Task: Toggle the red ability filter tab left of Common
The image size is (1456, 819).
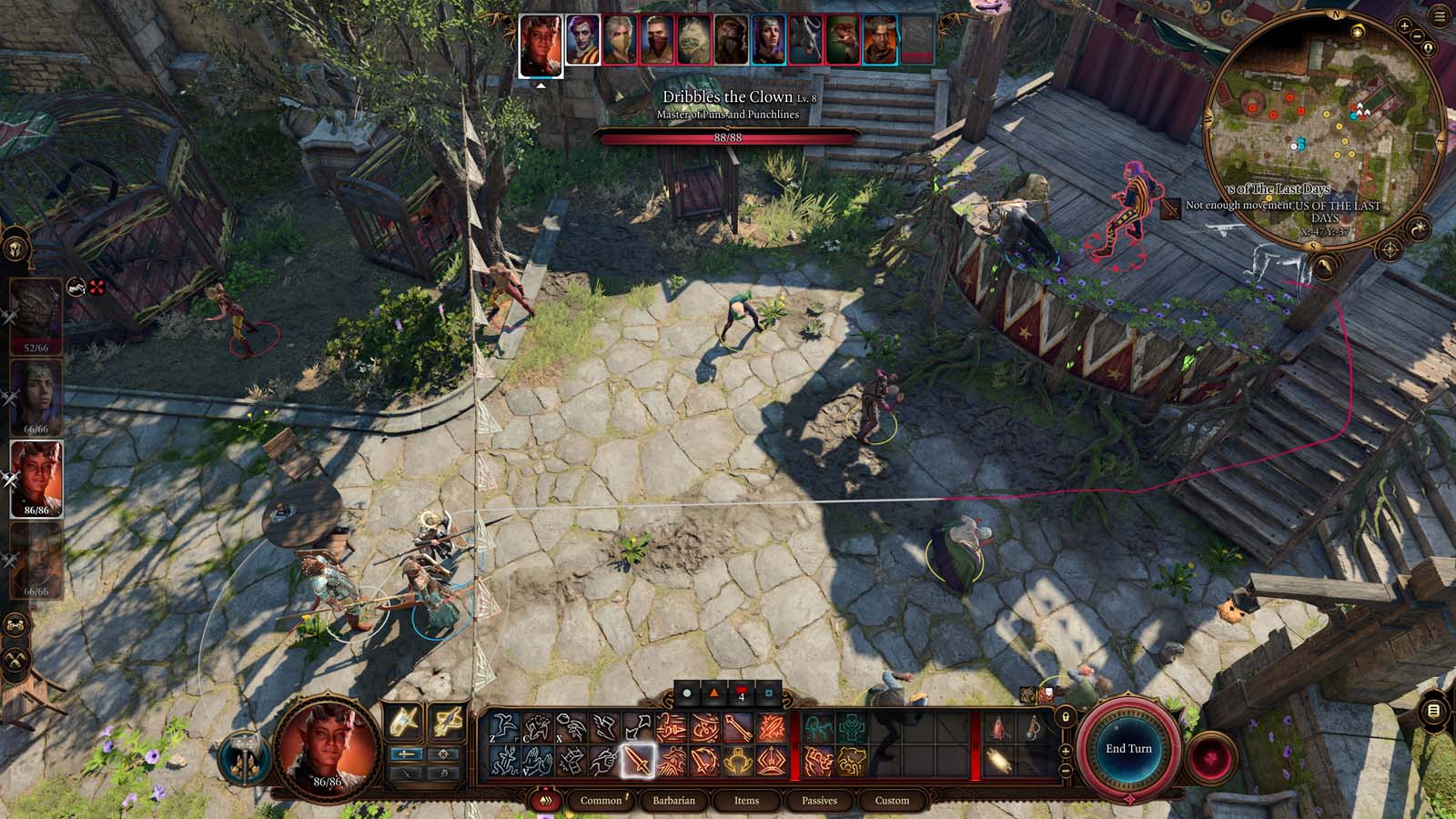Action: point(545,799)
